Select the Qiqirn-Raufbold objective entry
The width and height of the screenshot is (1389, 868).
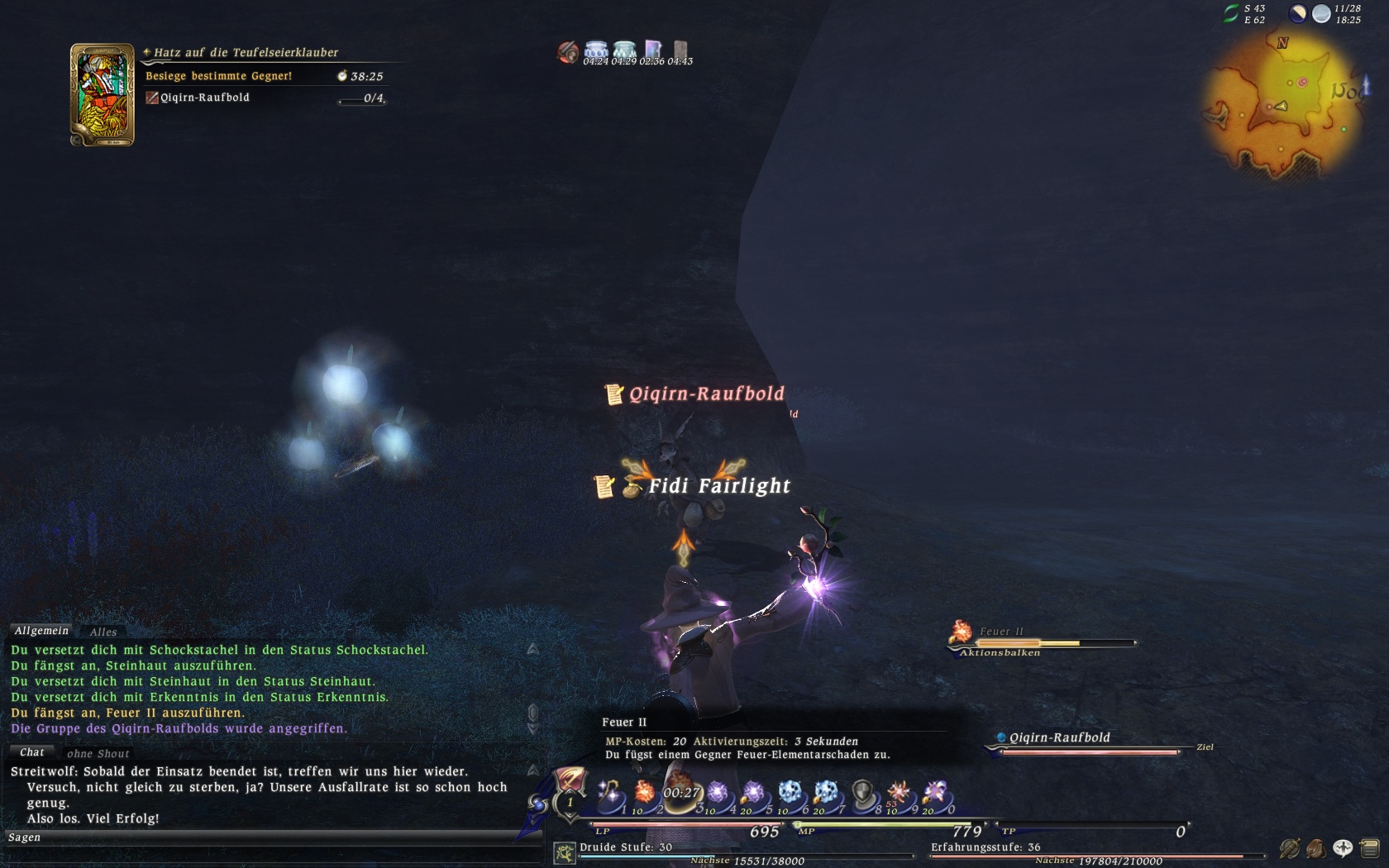click(x=204, y=98)
